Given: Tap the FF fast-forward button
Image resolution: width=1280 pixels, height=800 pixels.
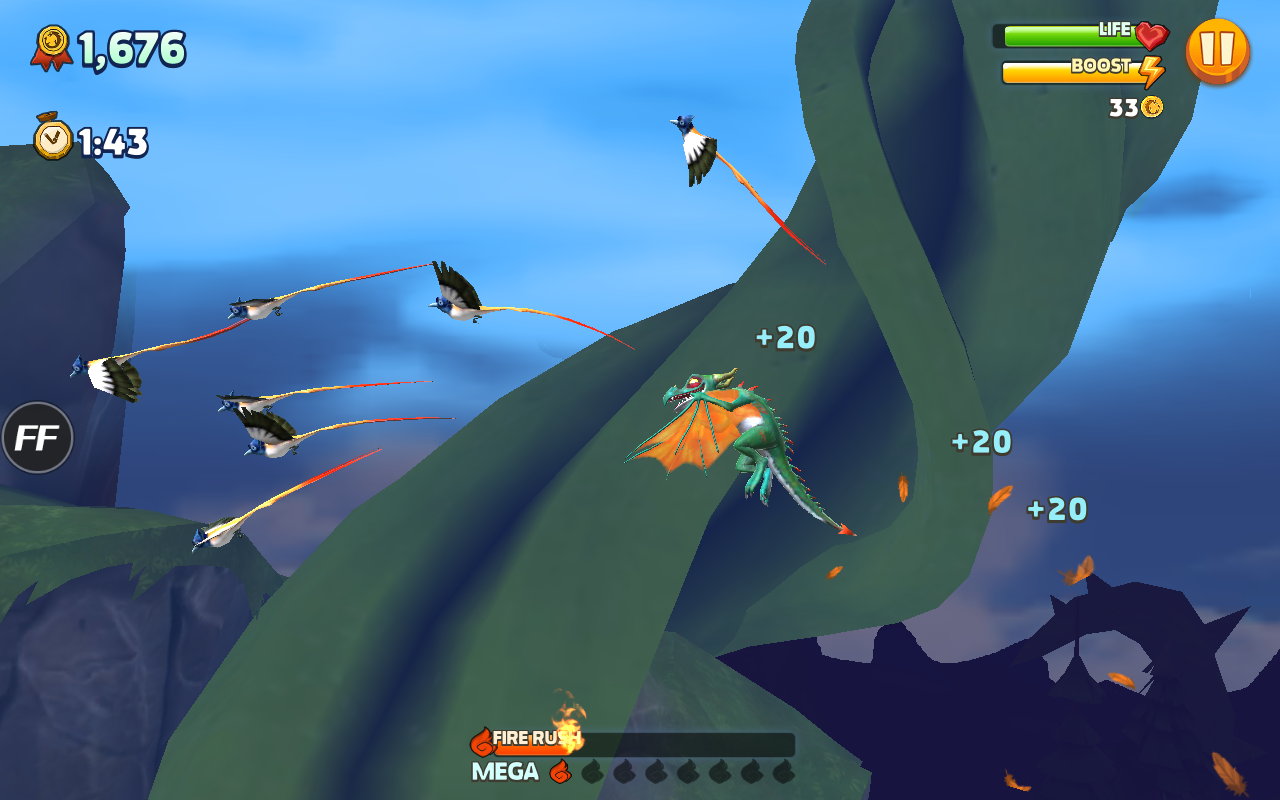Looking at the screenshot, I should coord(37,438).
